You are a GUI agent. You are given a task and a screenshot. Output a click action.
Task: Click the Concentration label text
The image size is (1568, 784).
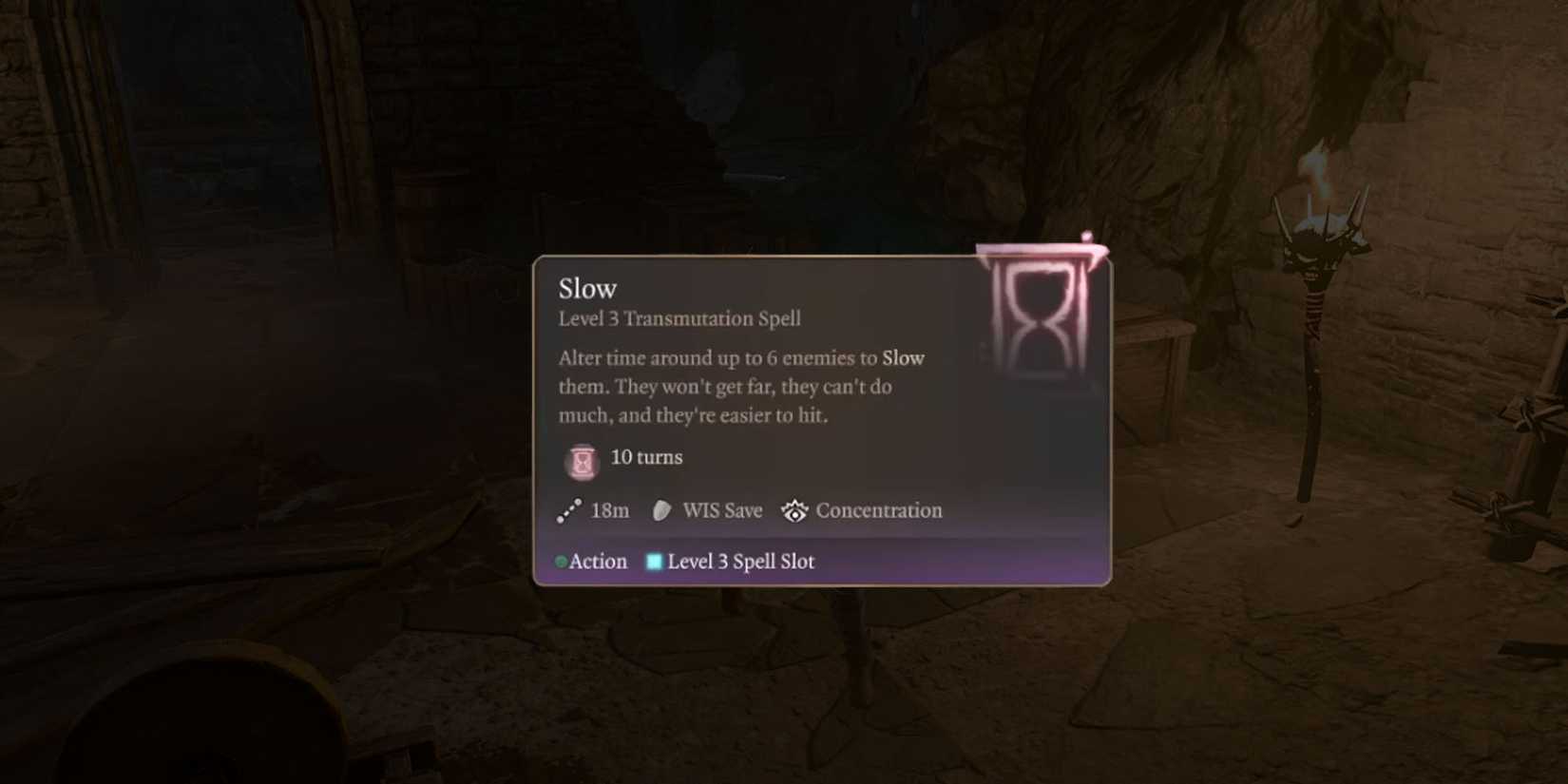pos(879,510)
